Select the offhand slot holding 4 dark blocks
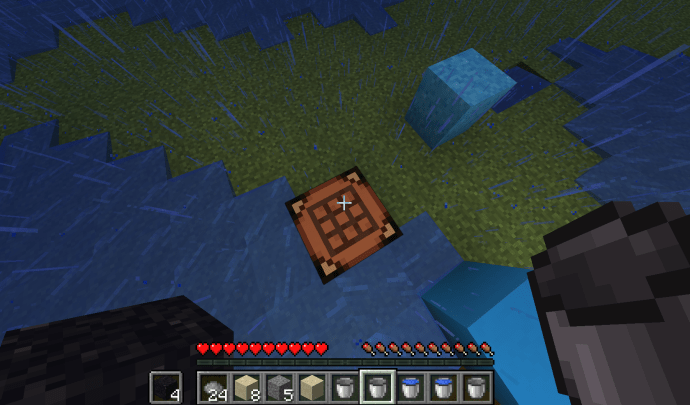This screenshot has height=405, width=690. 166,387
